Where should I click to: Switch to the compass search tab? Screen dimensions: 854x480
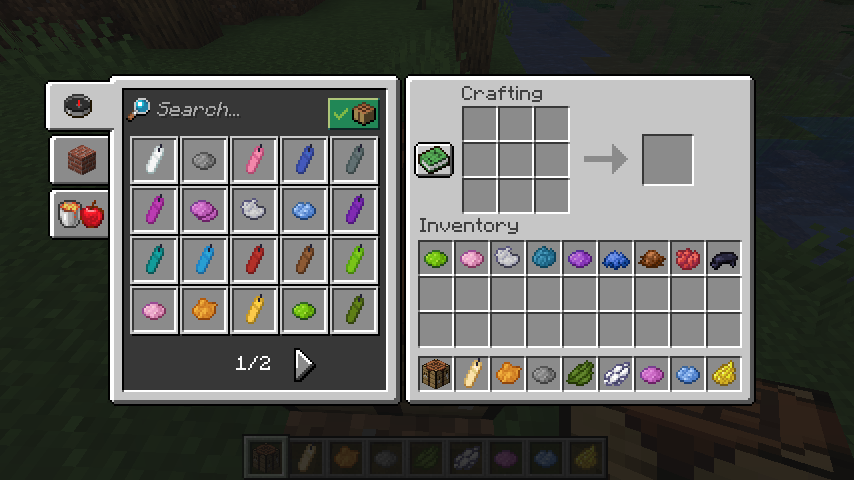(x=79, y=106)
